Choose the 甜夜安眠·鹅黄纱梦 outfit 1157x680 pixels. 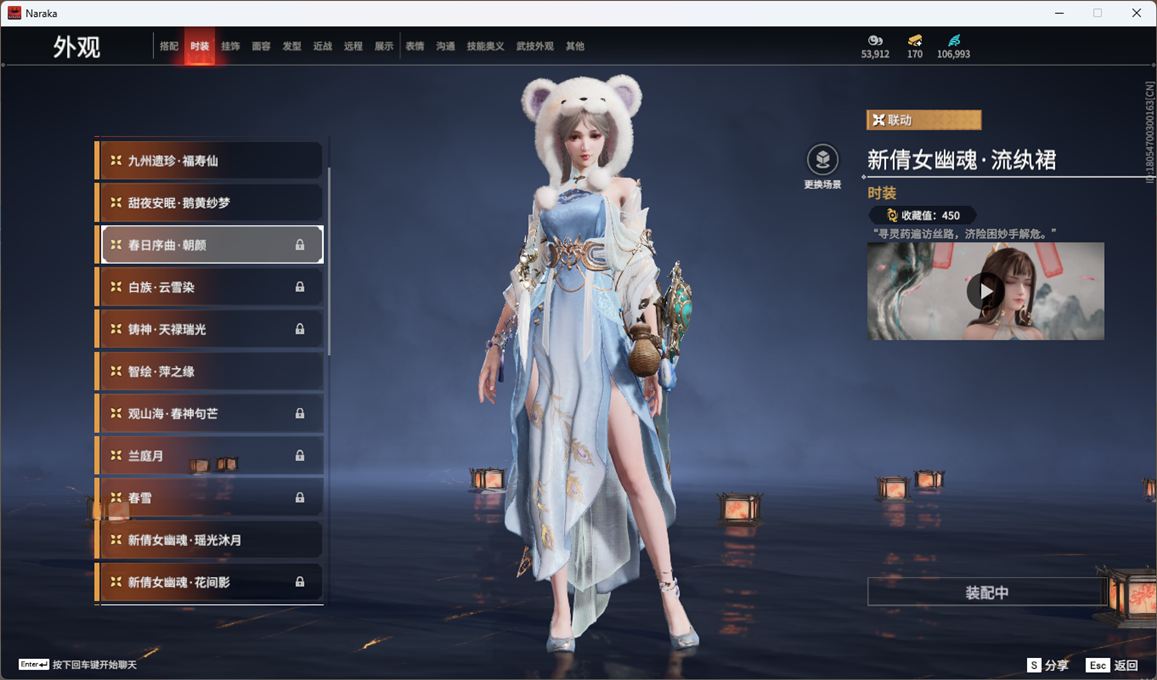pos(210,202)
